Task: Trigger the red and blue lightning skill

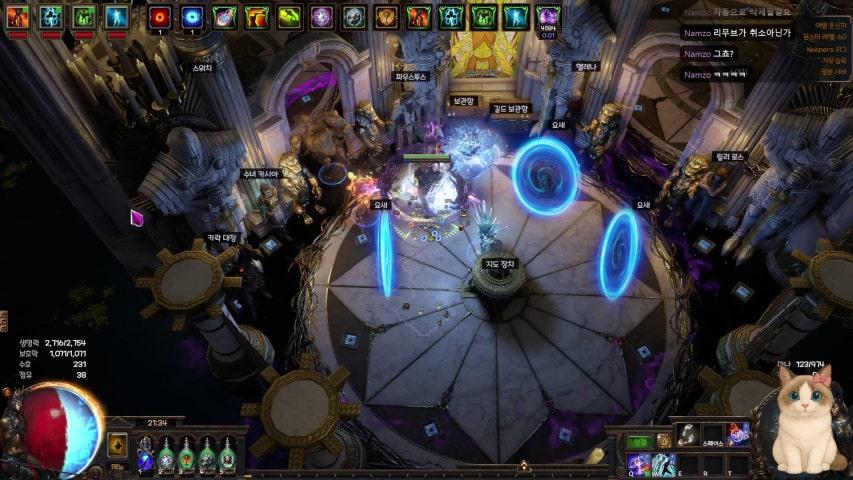Action: [x=738, y=433]
